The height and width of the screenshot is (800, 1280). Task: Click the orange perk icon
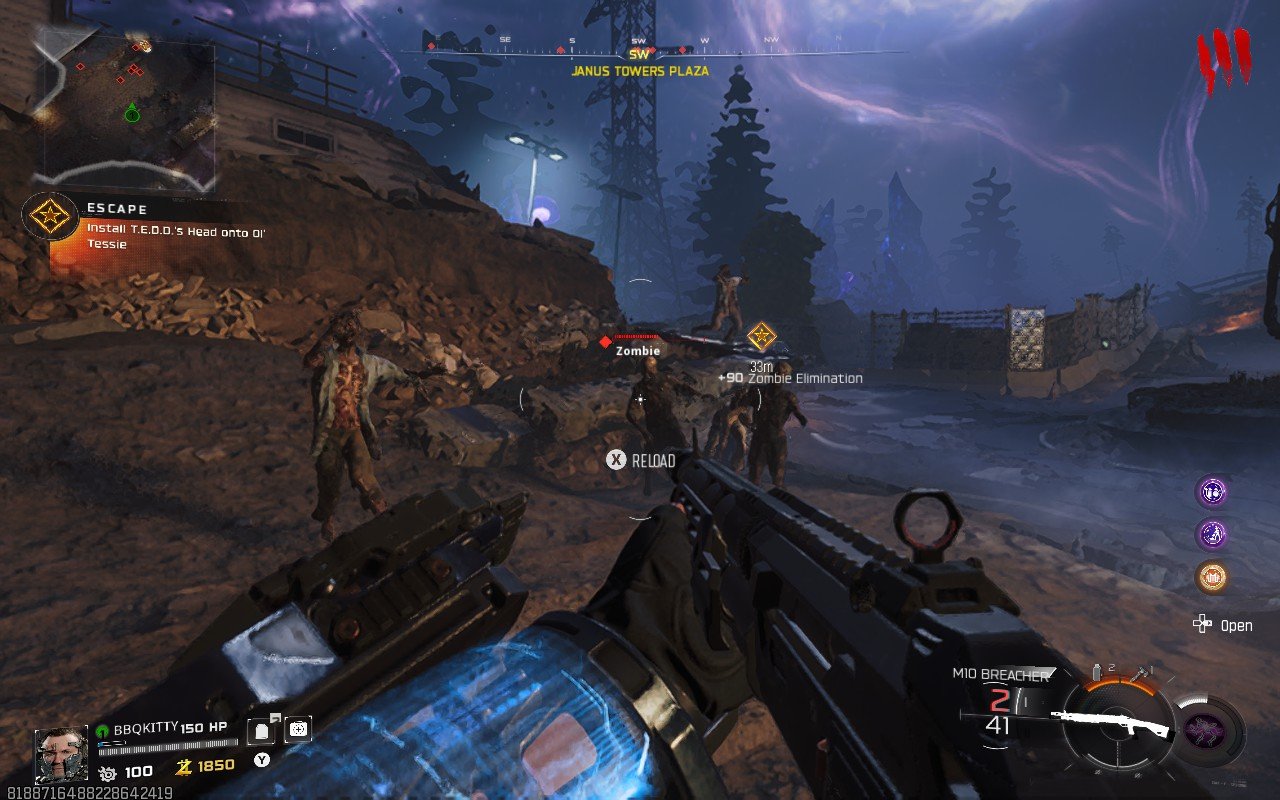click(1212, 577)
